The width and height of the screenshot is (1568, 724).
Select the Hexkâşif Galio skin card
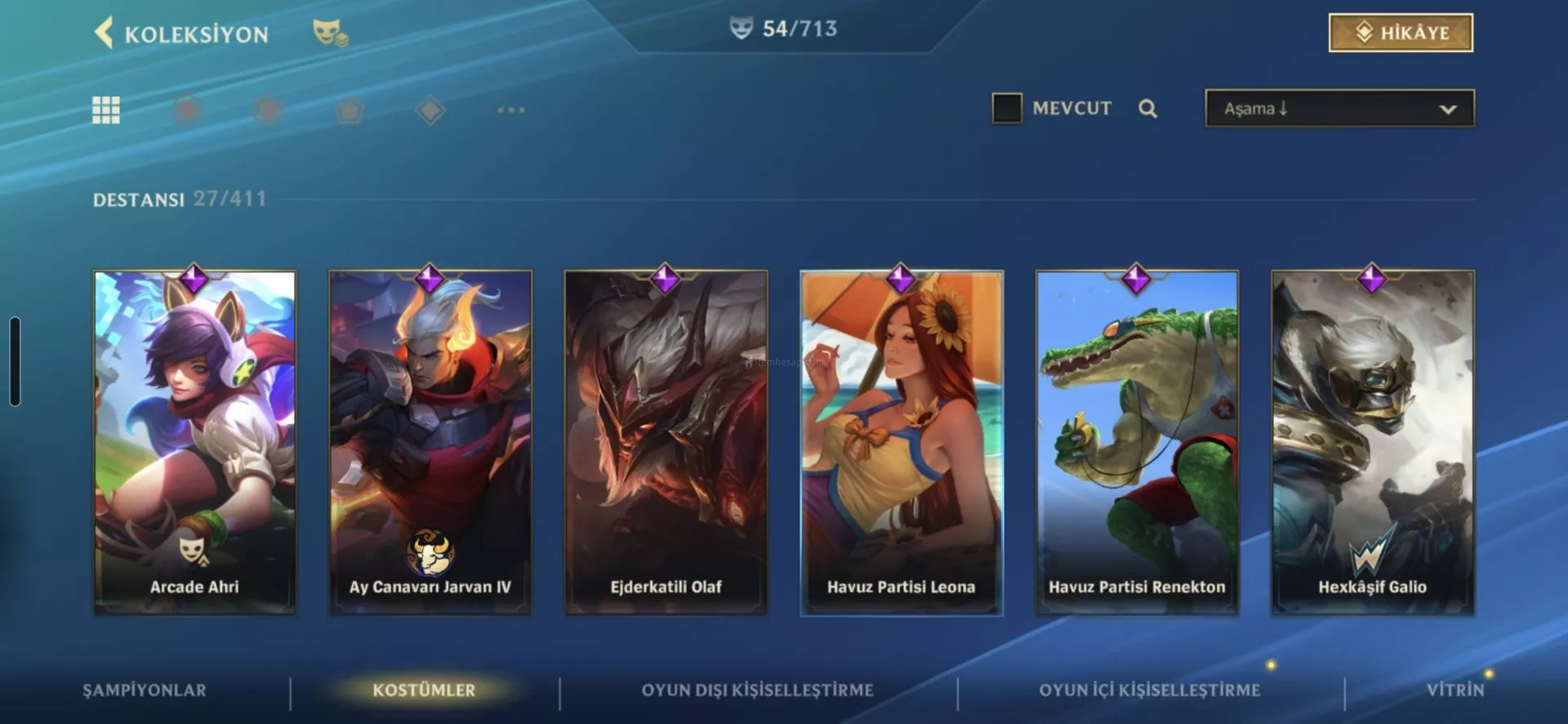tap(1372, 441)
